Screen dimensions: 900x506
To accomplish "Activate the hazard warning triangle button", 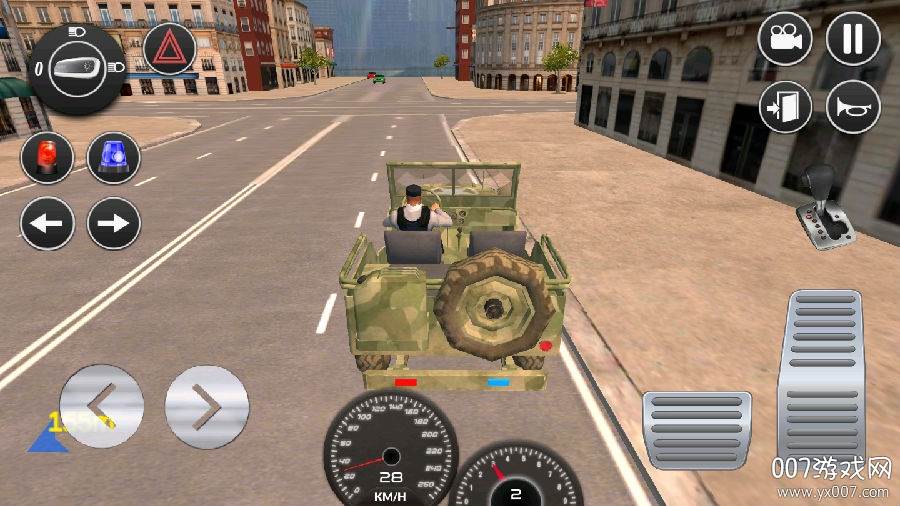I will (169, 49).
